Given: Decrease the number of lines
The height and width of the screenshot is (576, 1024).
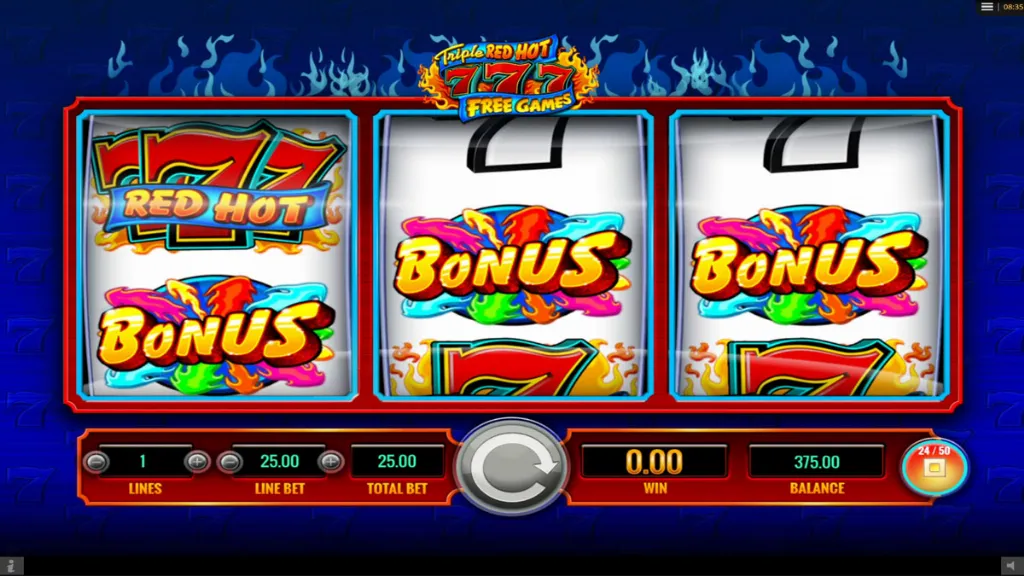Looking at the screenshot, I should [x=97, y=462].
